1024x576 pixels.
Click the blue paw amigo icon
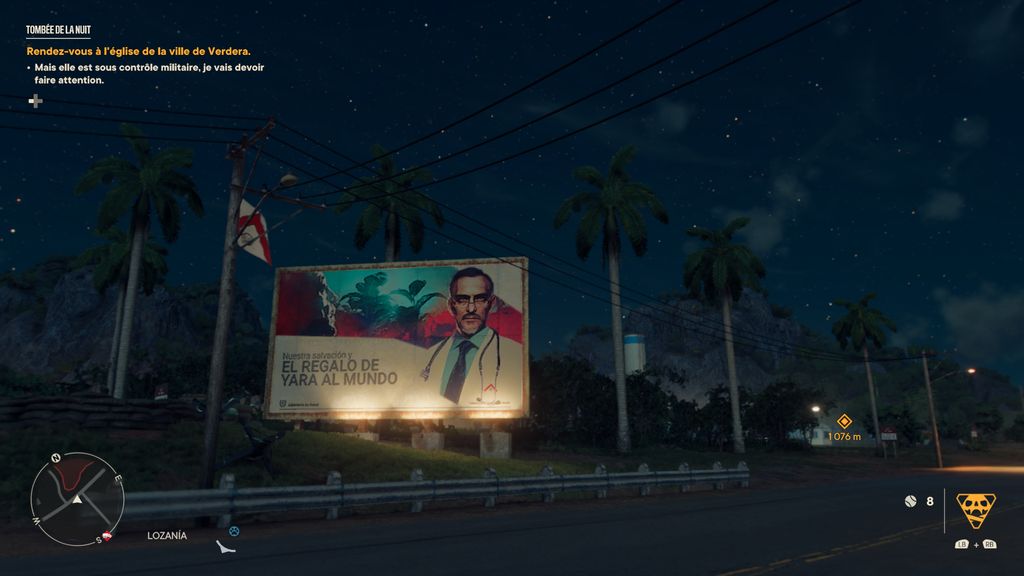point(234,531)
